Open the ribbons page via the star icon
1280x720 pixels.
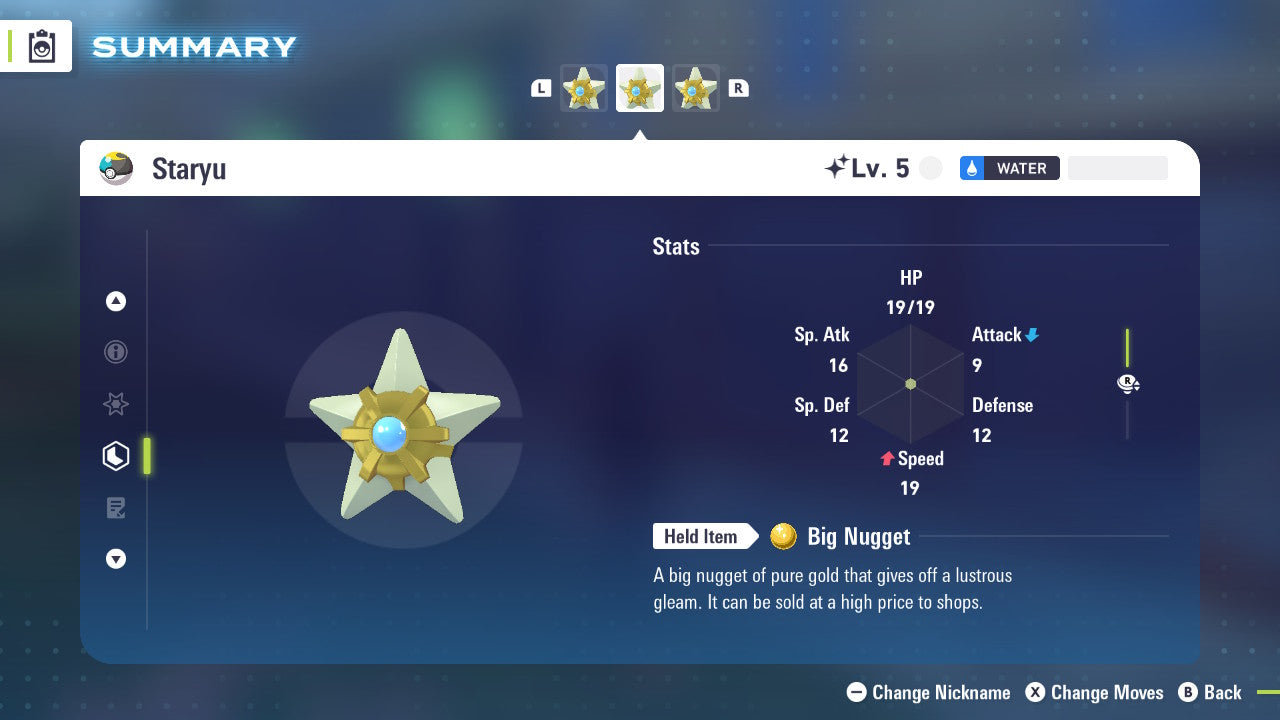pyautogui.click(x=116, y=404)
